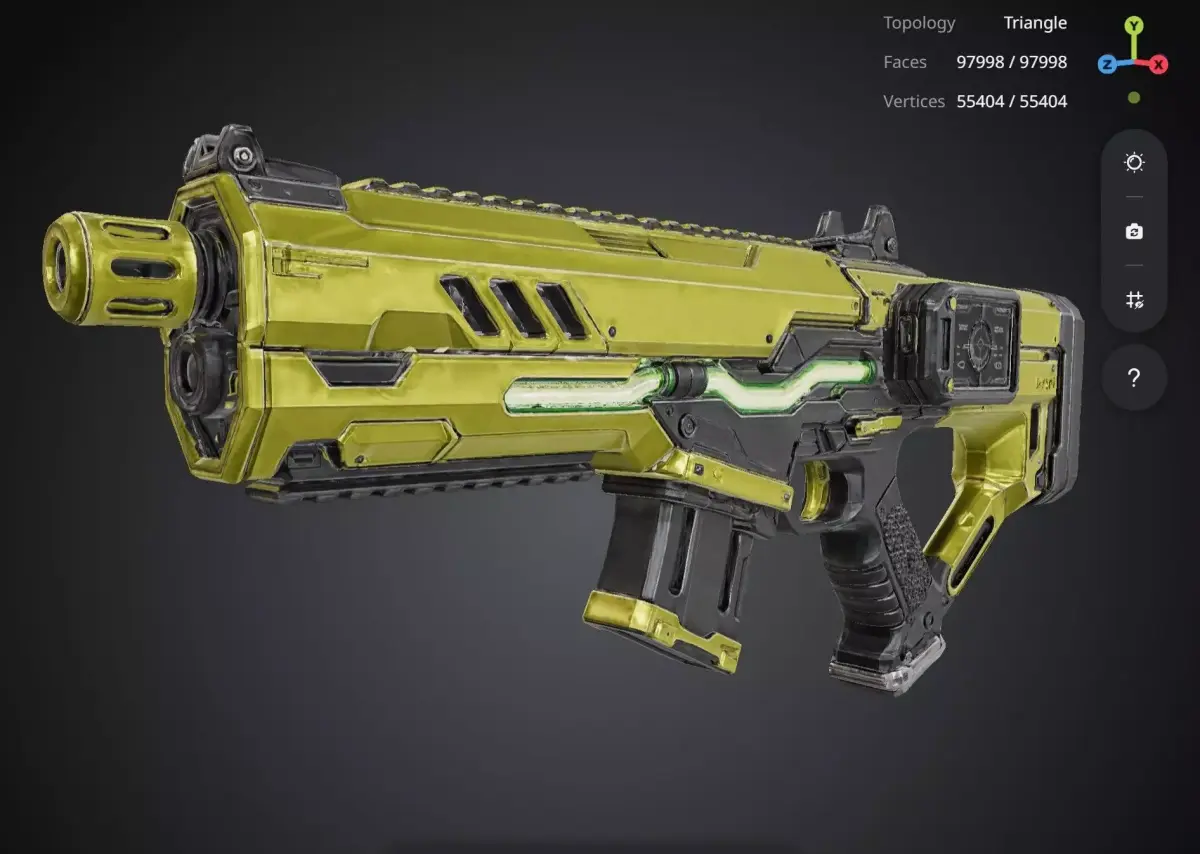Open the question mark help button

click(x=1134, y=378)
